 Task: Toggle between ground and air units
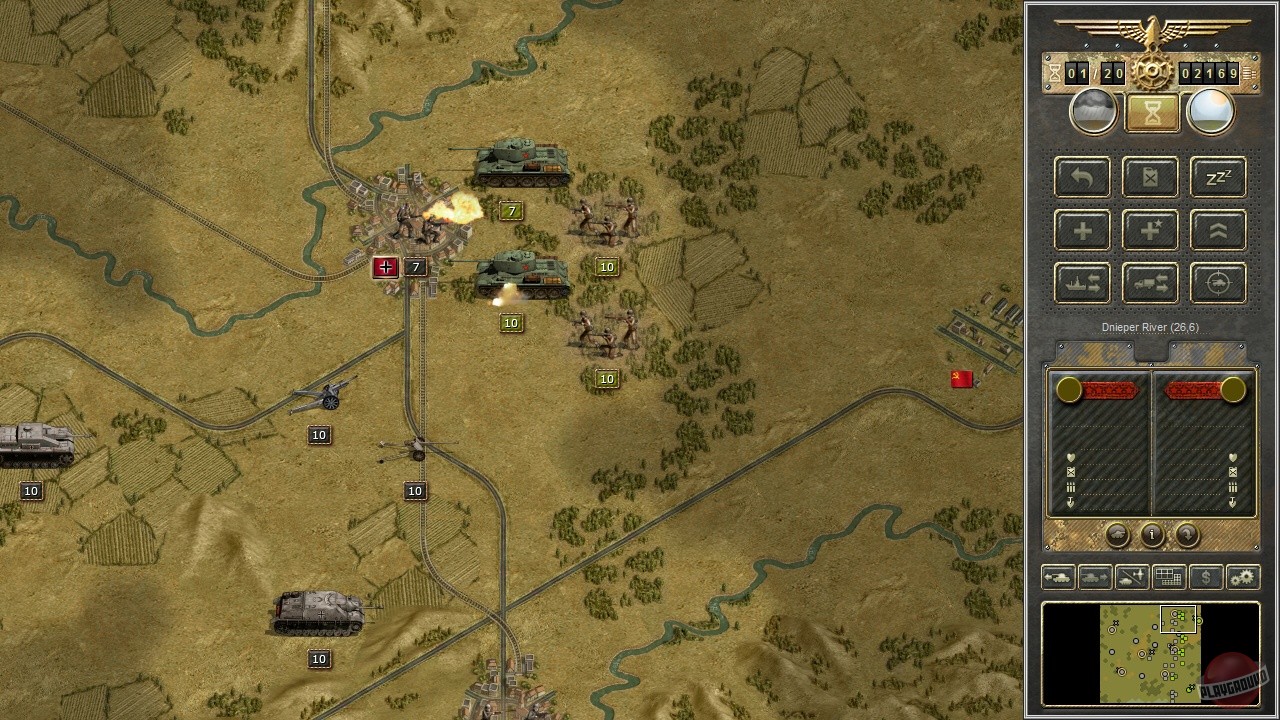tap(1131, 577)
